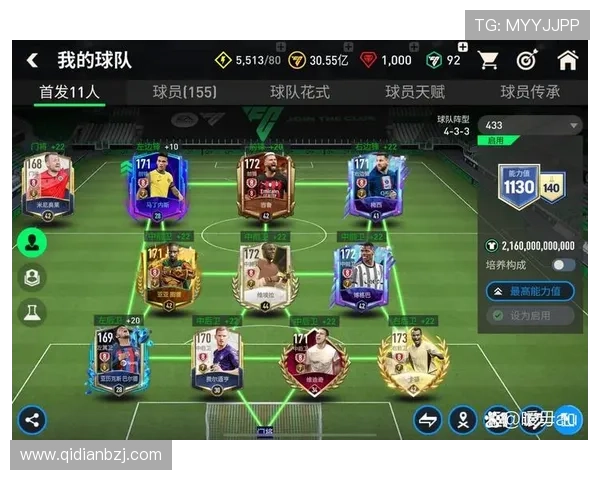Go back from 我的球队 screen

(32, 60)
